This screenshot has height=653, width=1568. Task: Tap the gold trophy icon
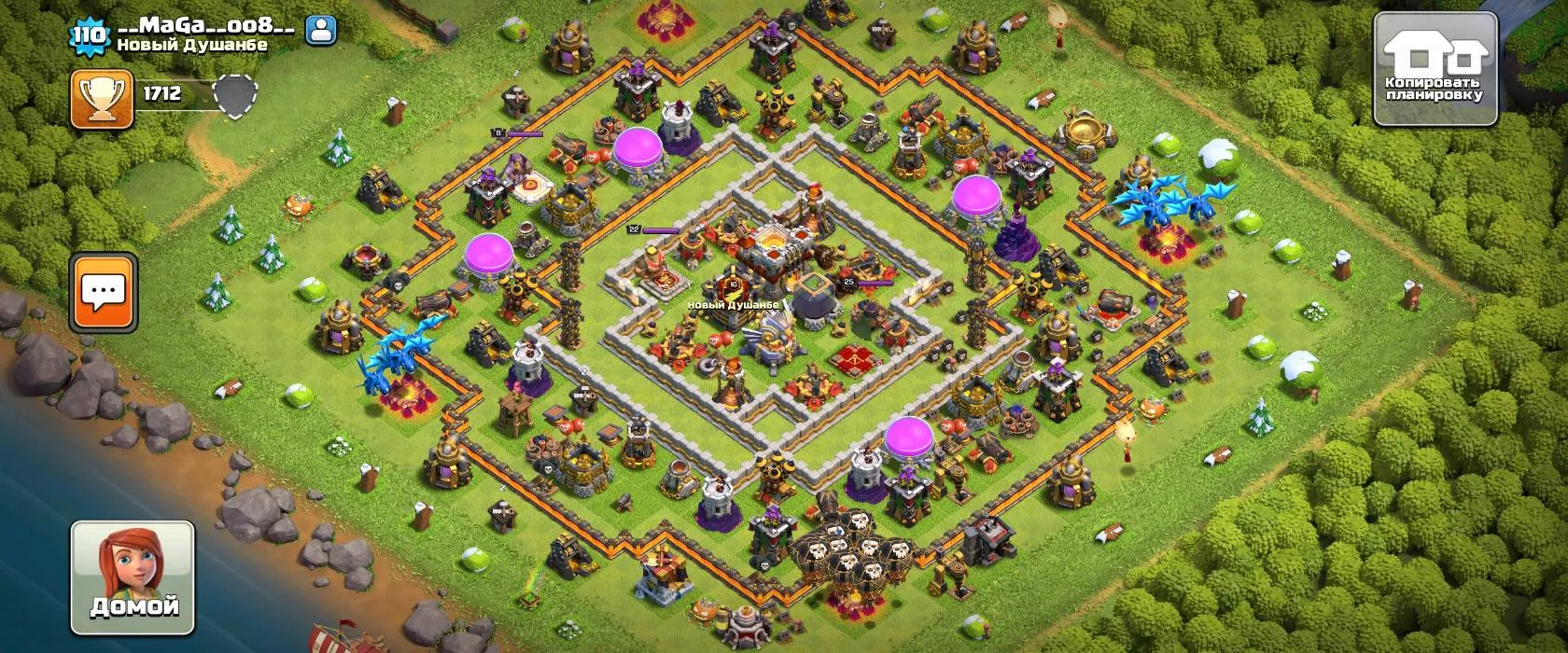(102, 99)
